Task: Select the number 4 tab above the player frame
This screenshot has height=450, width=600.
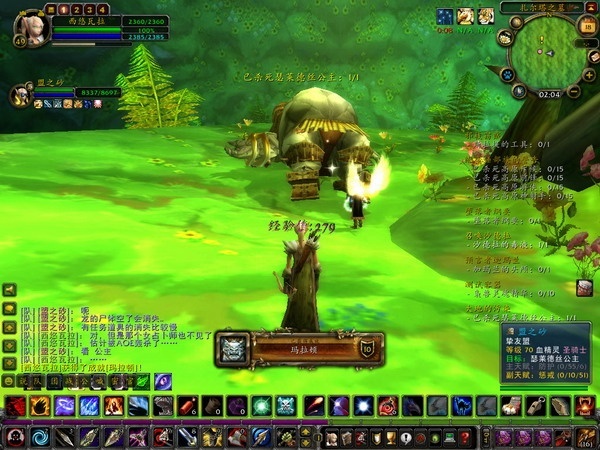Action: 103,9
